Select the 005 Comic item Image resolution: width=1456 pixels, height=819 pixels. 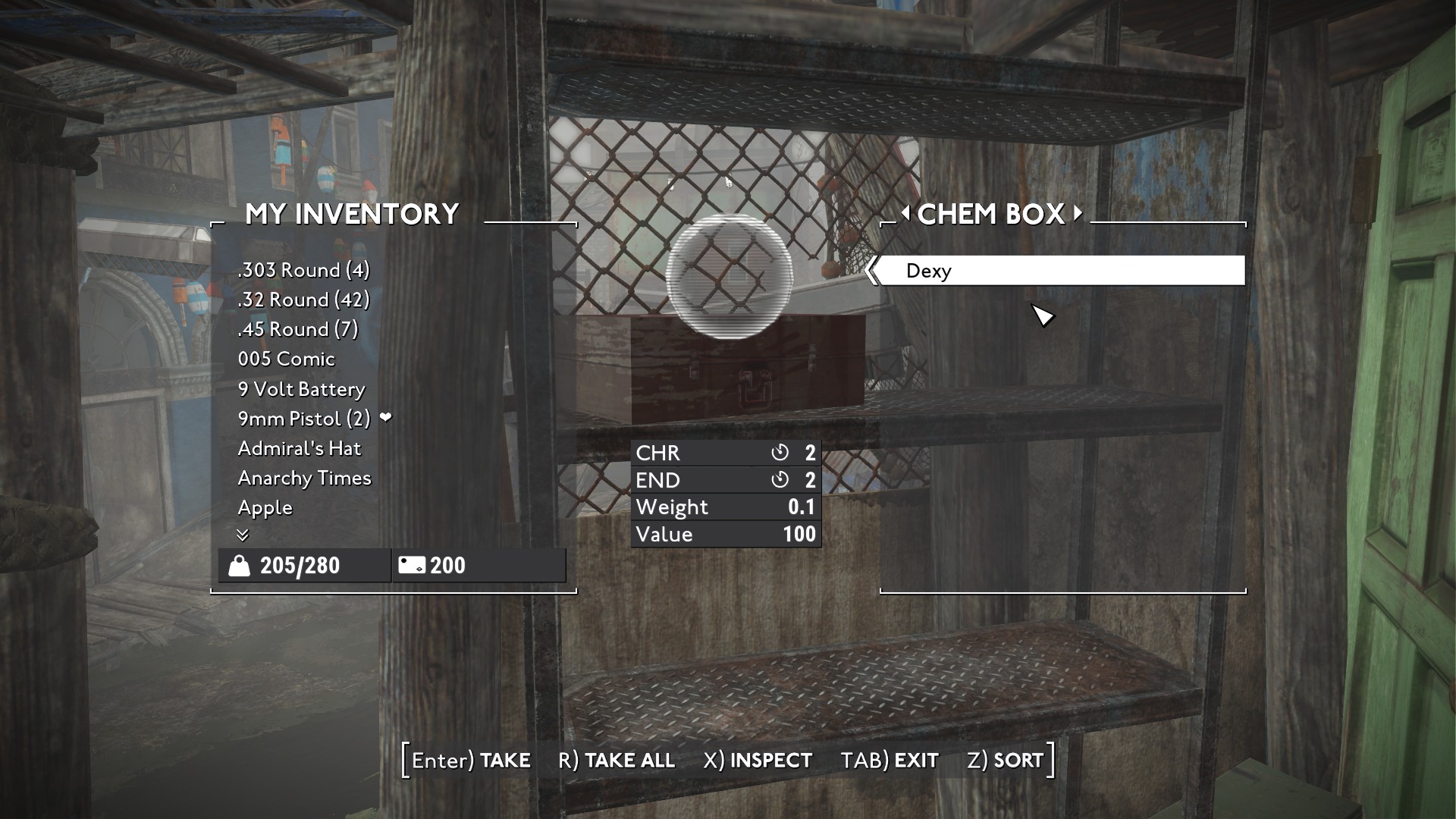coord(286,359)
